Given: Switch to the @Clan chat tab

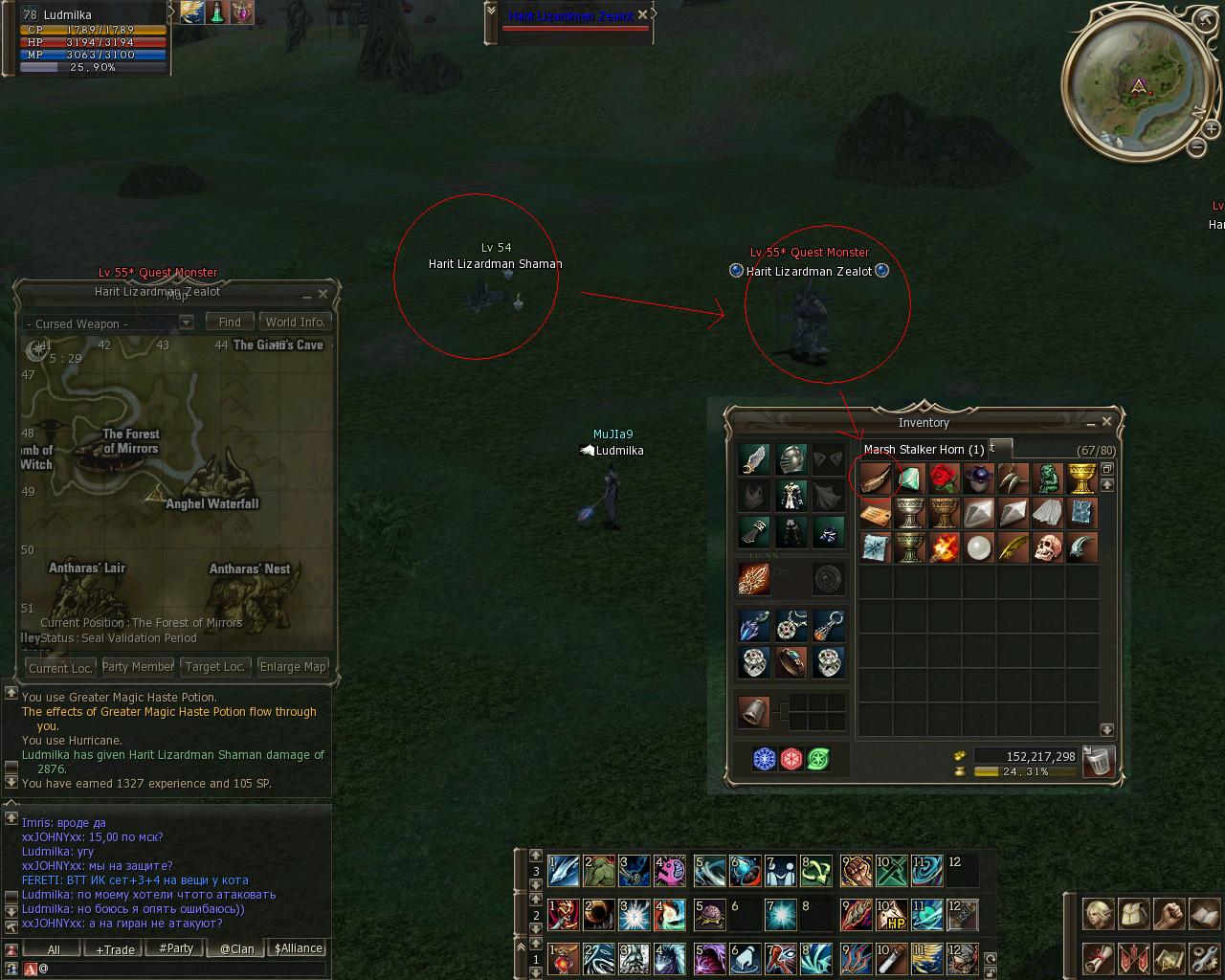Looking at the screenshot, I should tap(236, 949).
